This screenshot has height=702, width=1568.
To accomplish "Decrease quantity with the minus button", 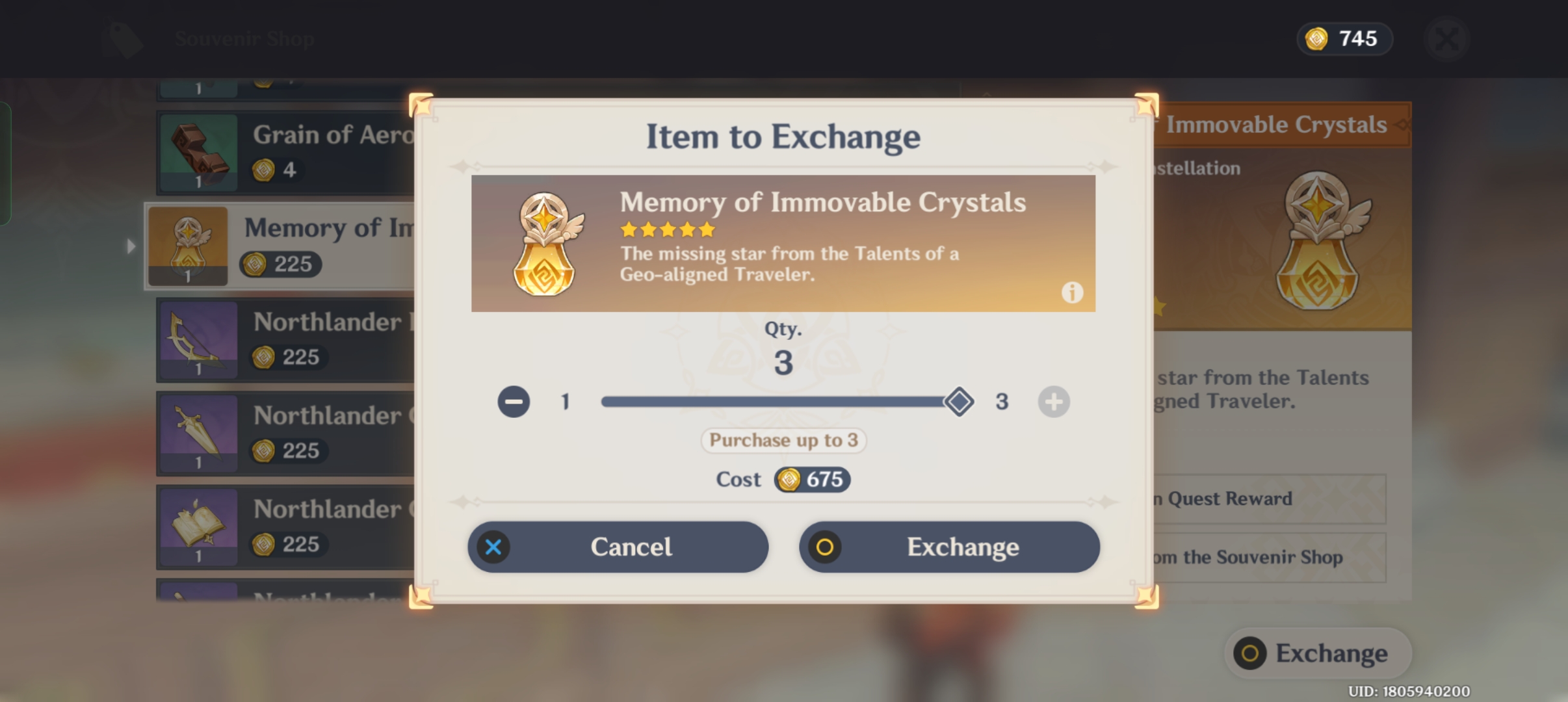I will point(513,401).
